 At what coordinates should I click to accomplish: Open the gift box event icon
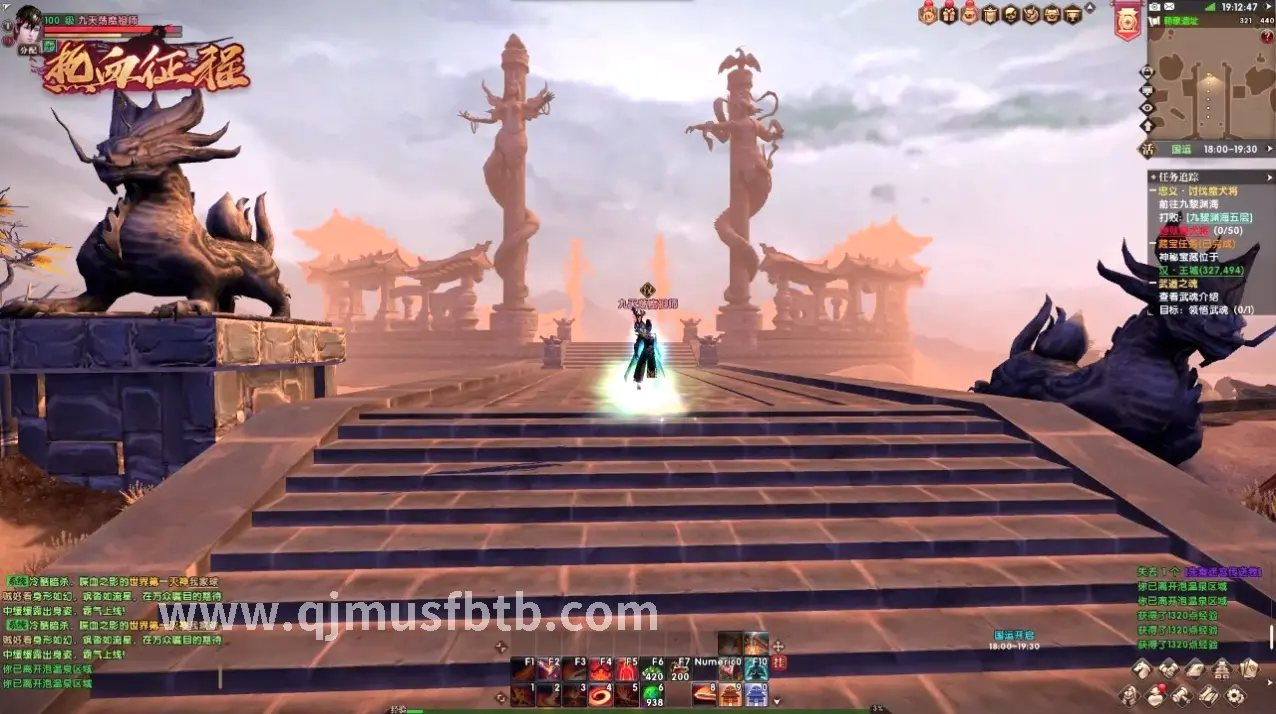949,14
